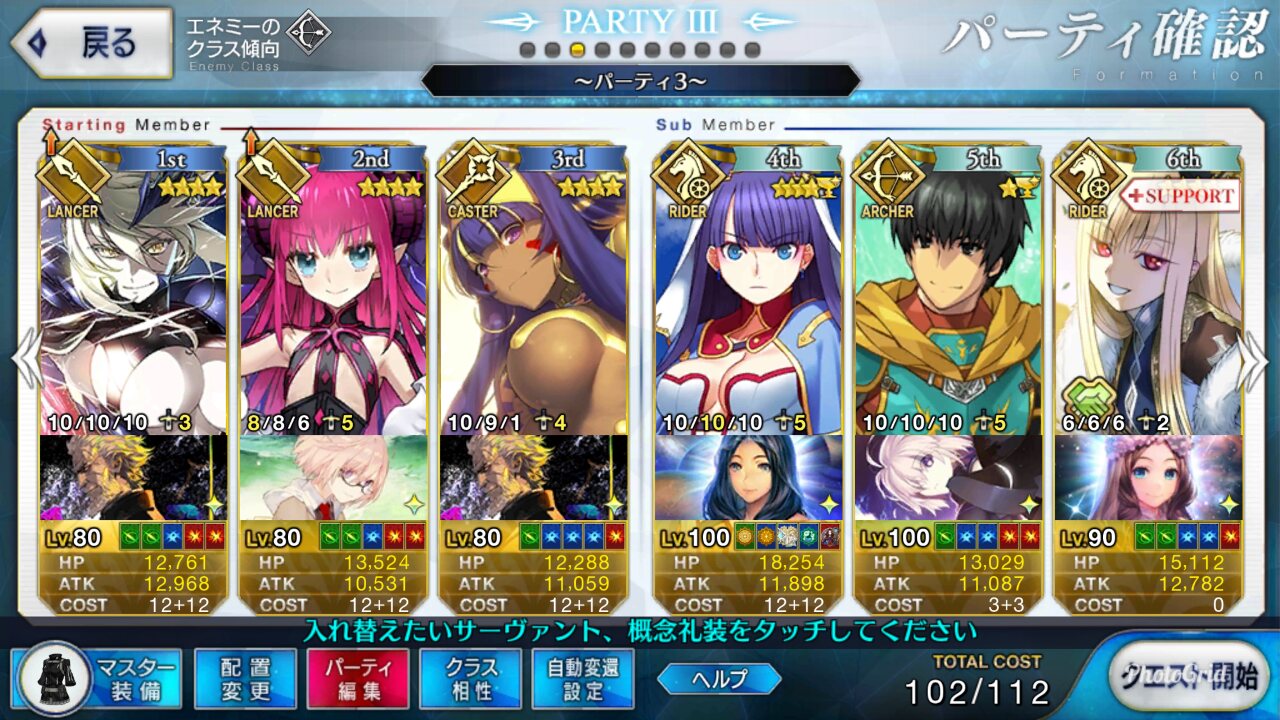1280x720 pixels.
Task: Tap the 4th servant's craft essence
Action: [x=748, y=478]
